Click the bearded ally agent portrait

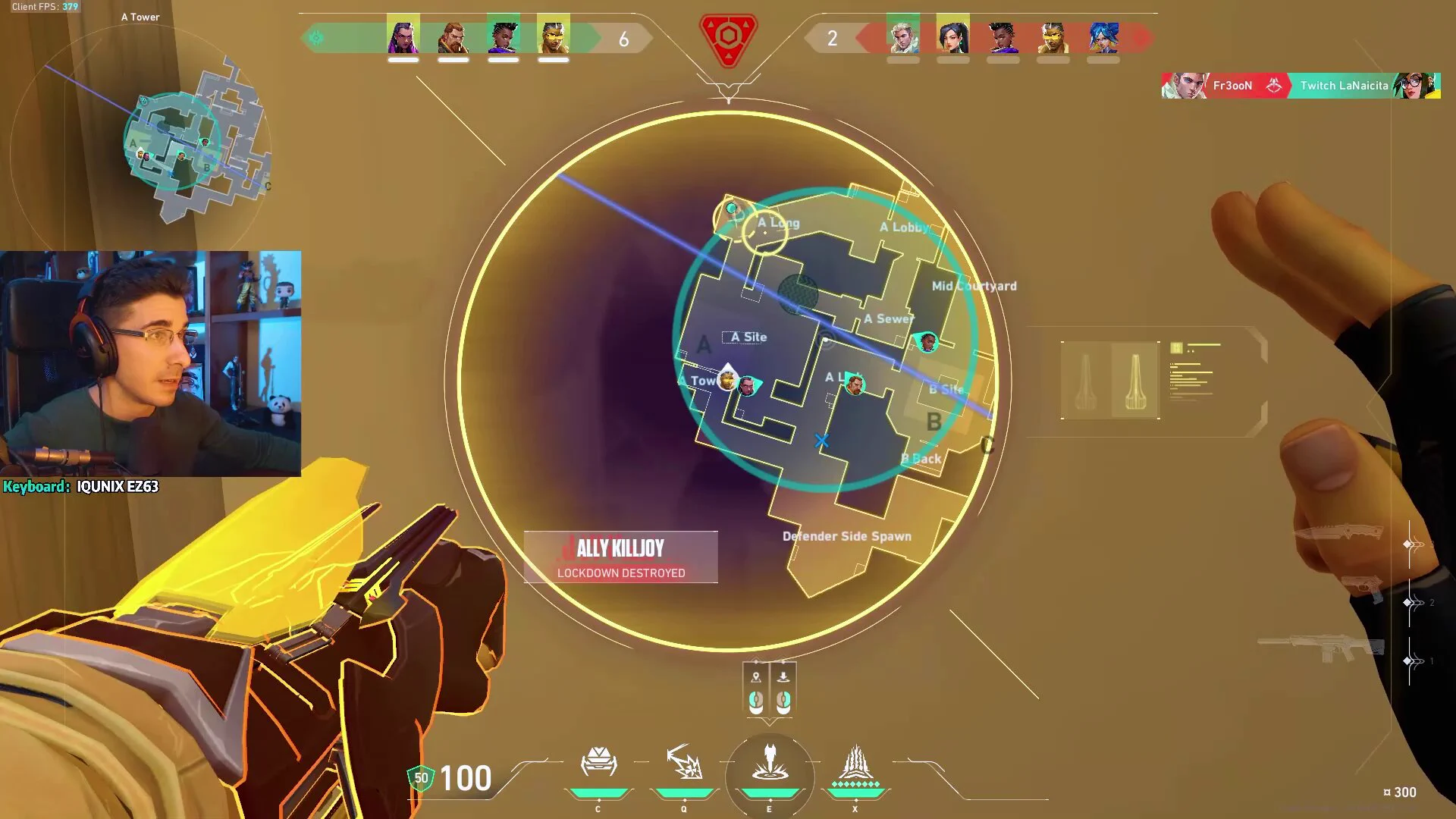tap(453, 36)
